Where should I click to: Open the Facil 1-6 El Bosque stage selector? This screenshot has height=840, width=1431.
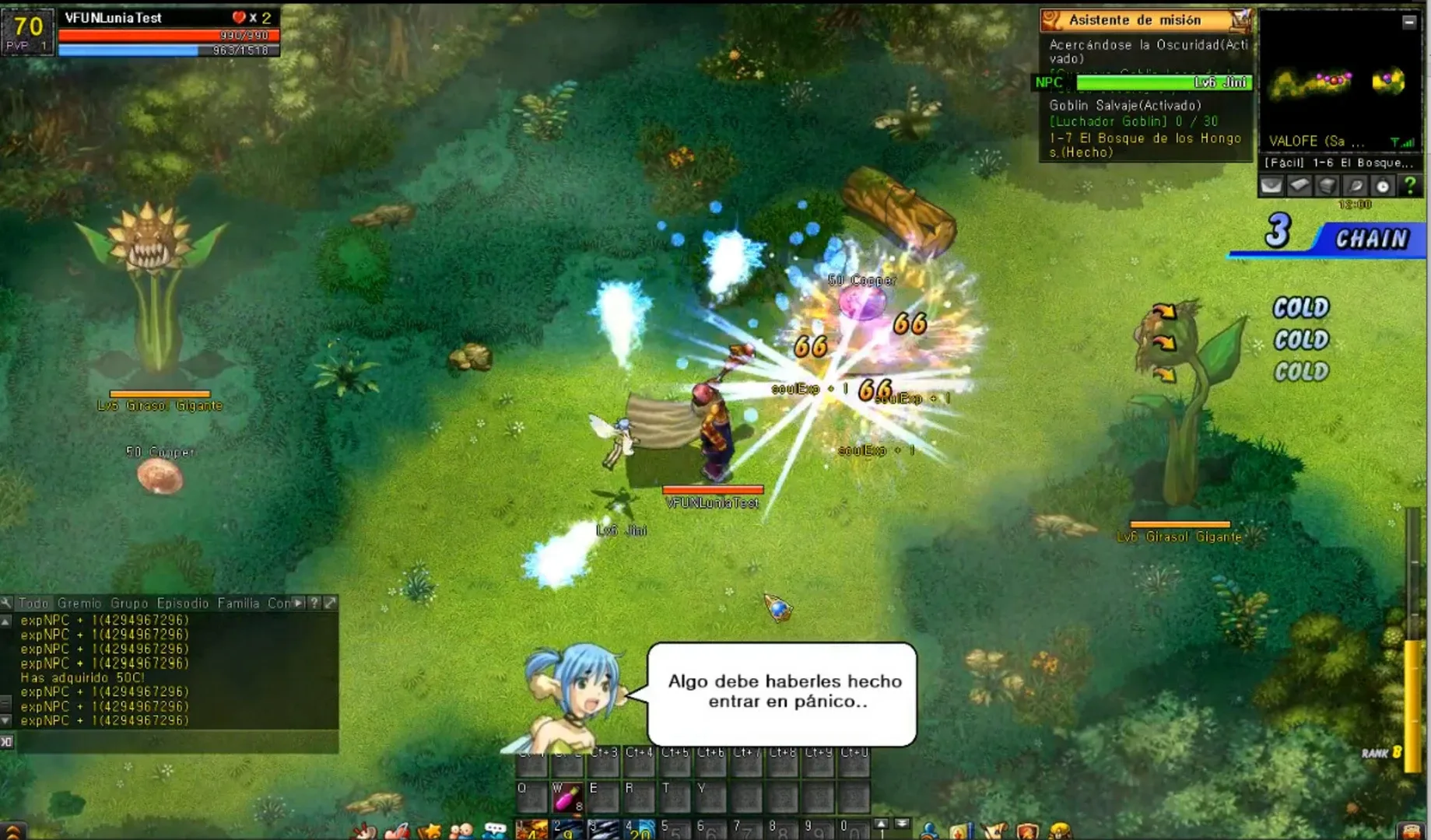[x=1338, y=163]
